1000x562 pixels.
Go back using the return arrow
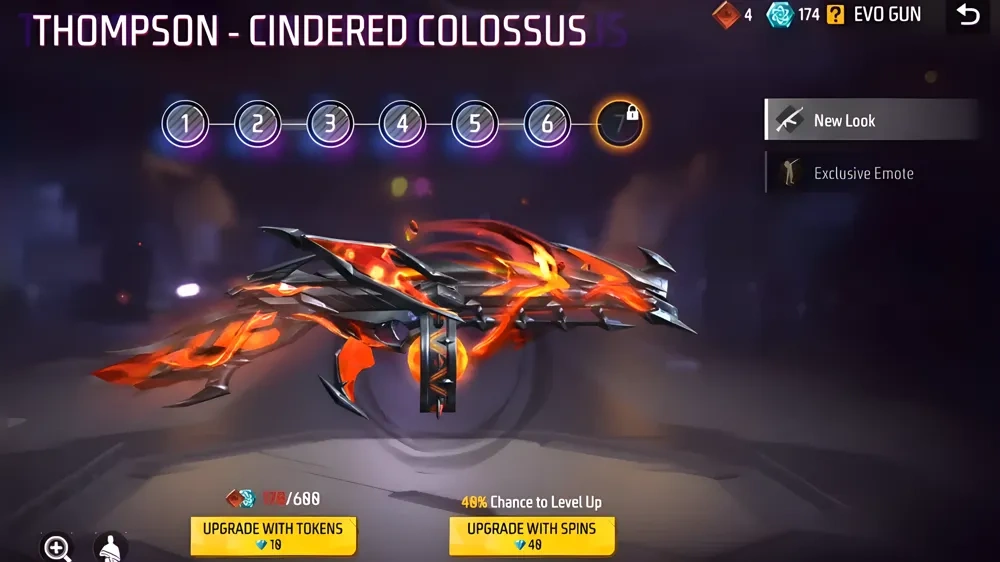click(967, 15)
